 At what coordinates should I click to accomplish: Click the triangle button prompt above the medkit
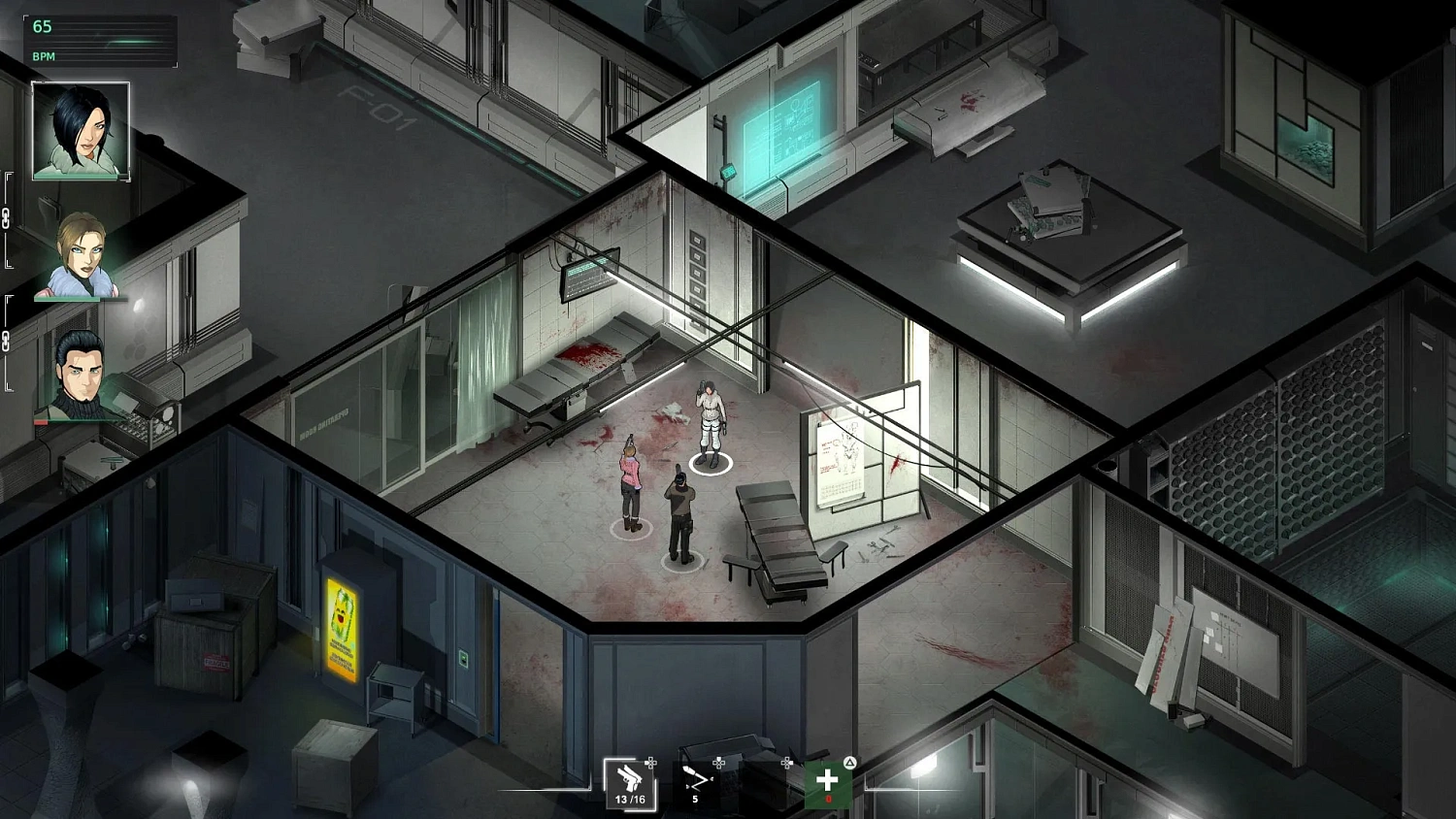click(850, 763)
